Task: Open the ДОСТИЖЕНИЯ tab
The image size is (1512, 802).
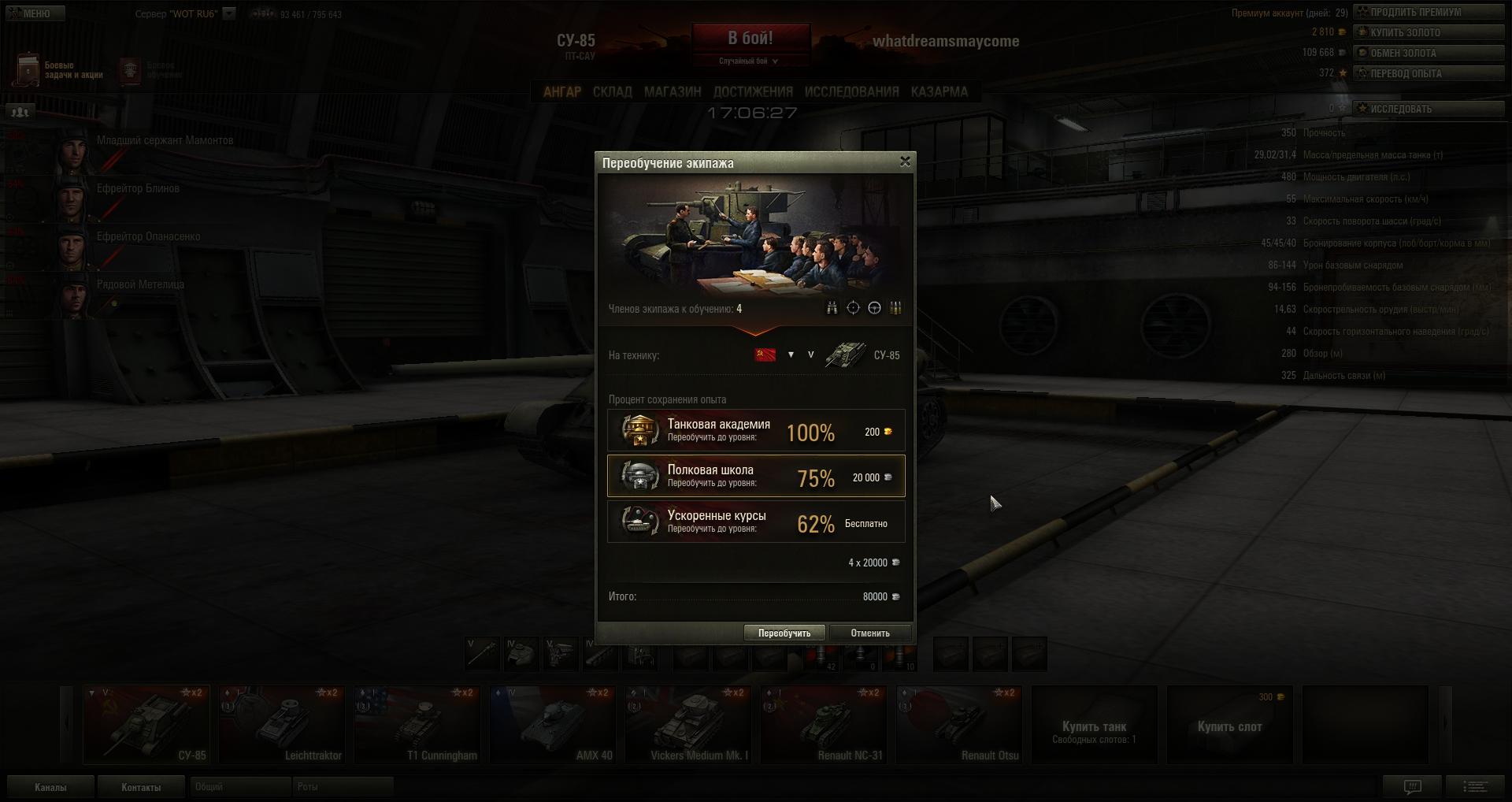Action: [x=753, y=92]
